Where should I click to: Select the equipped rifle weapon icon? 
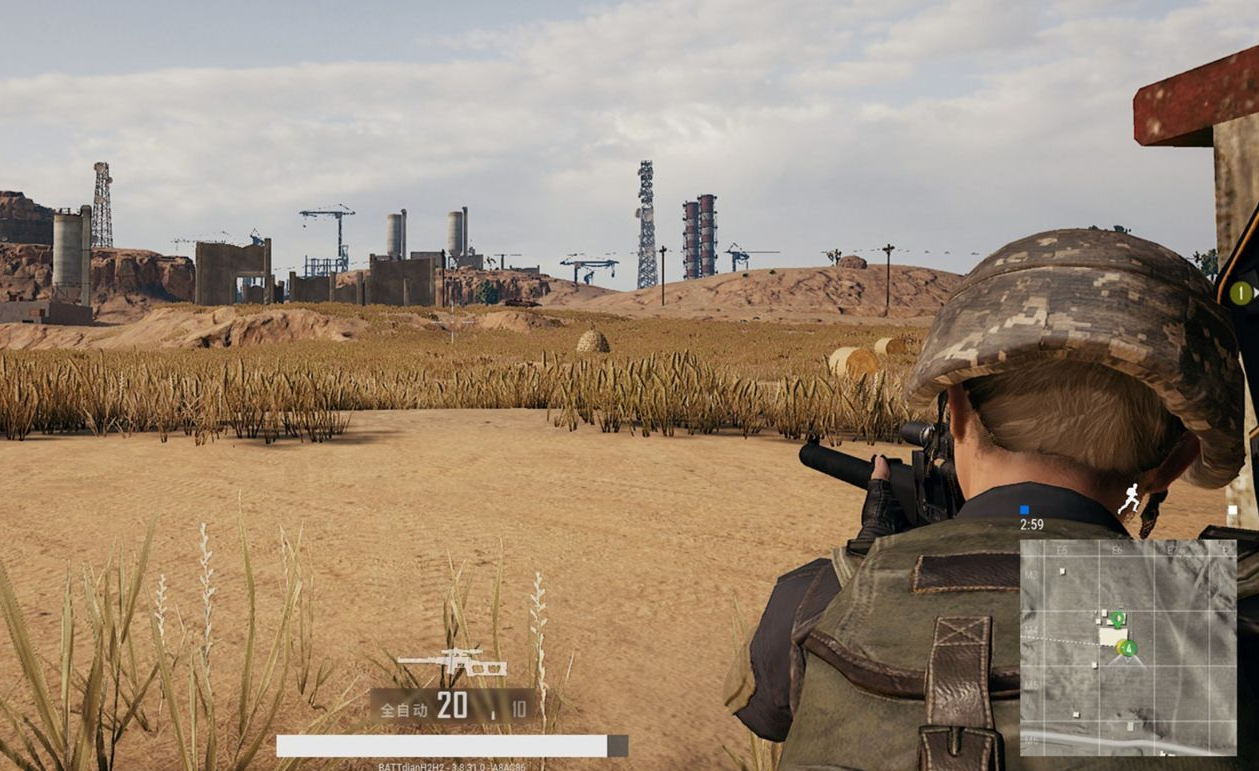coord(452,663)
